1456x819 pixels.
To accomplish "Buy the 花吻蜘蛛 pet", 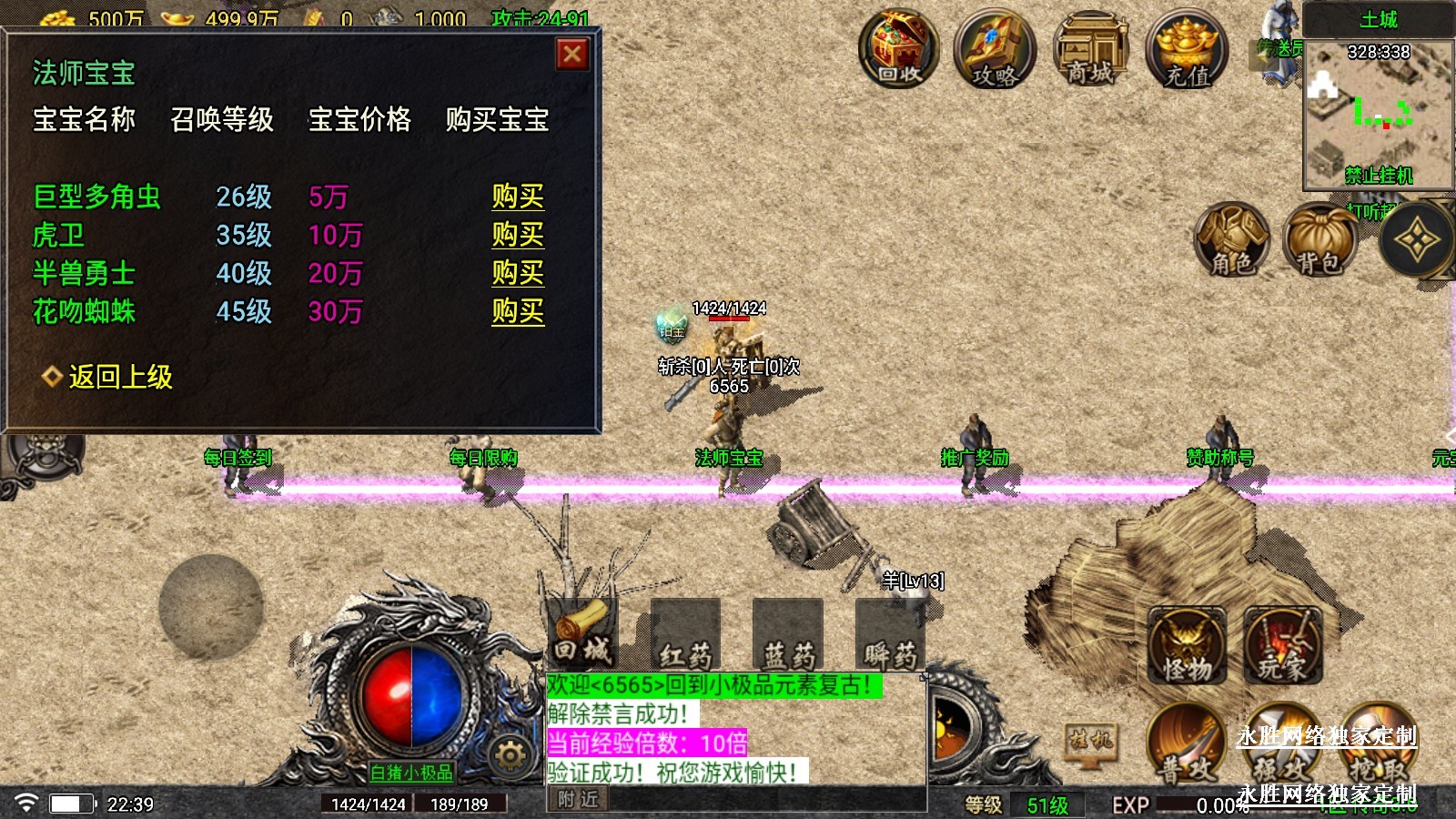I will click(x=518, y=311).
